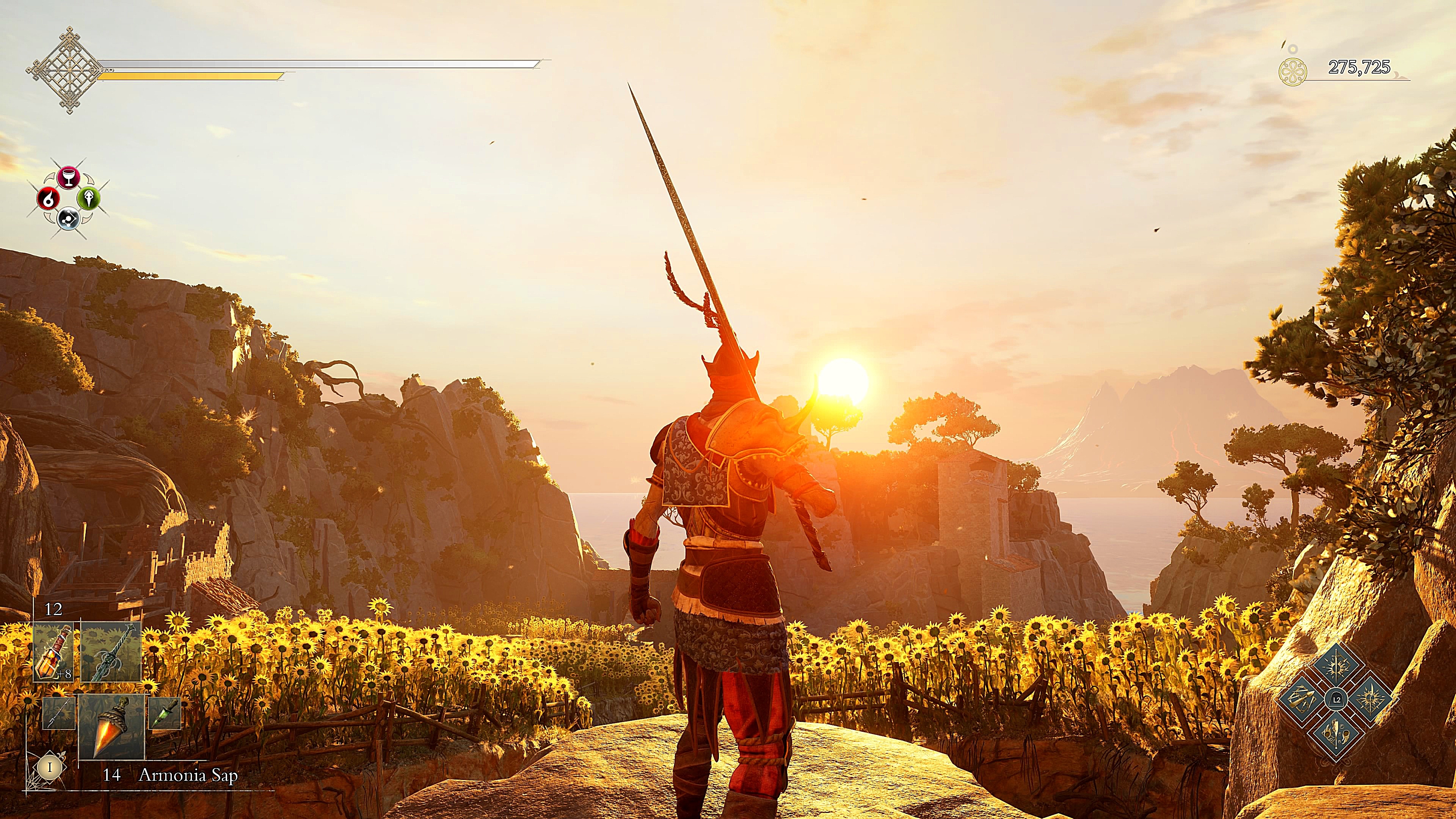Viewport: 1456px width, 819px height.
Task: Select the Armonia Sap item slot
Action: point(111,726)
